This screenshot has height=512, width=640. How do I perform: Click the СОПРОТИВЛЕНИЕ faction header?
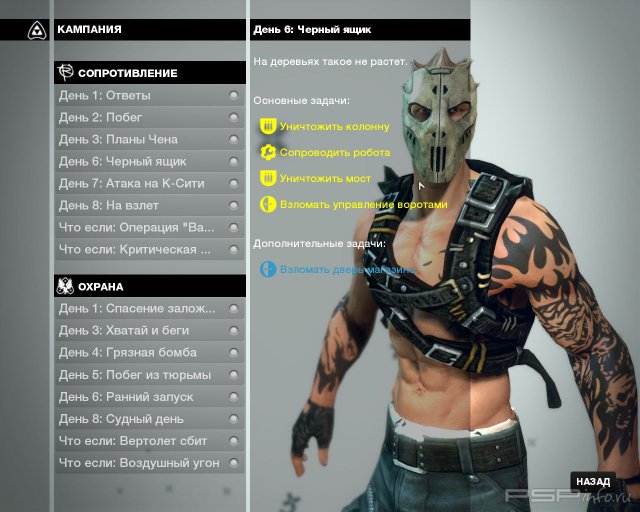[x=150, y=73]
